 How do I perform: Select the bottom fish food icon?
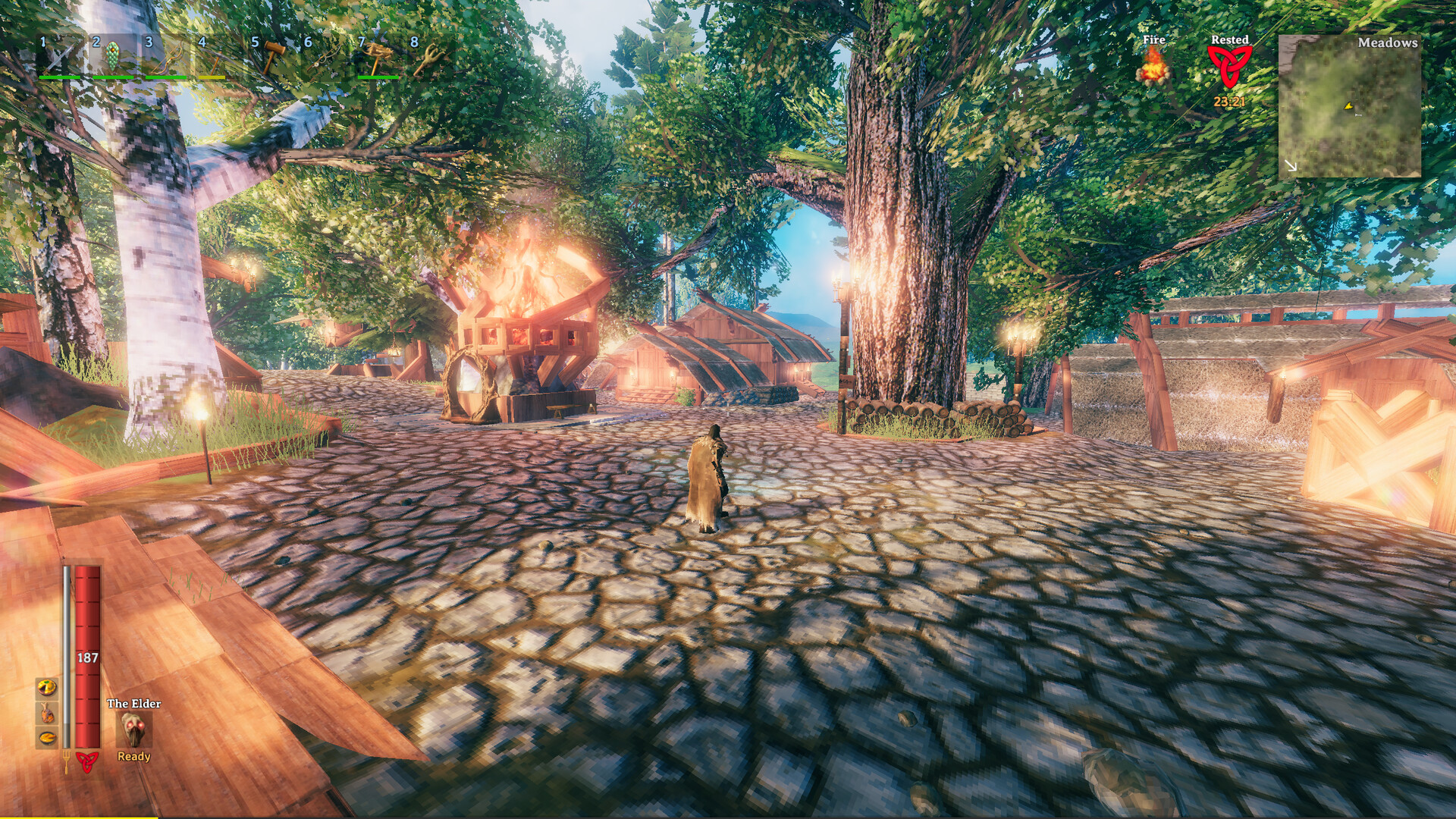click(47, 738)
